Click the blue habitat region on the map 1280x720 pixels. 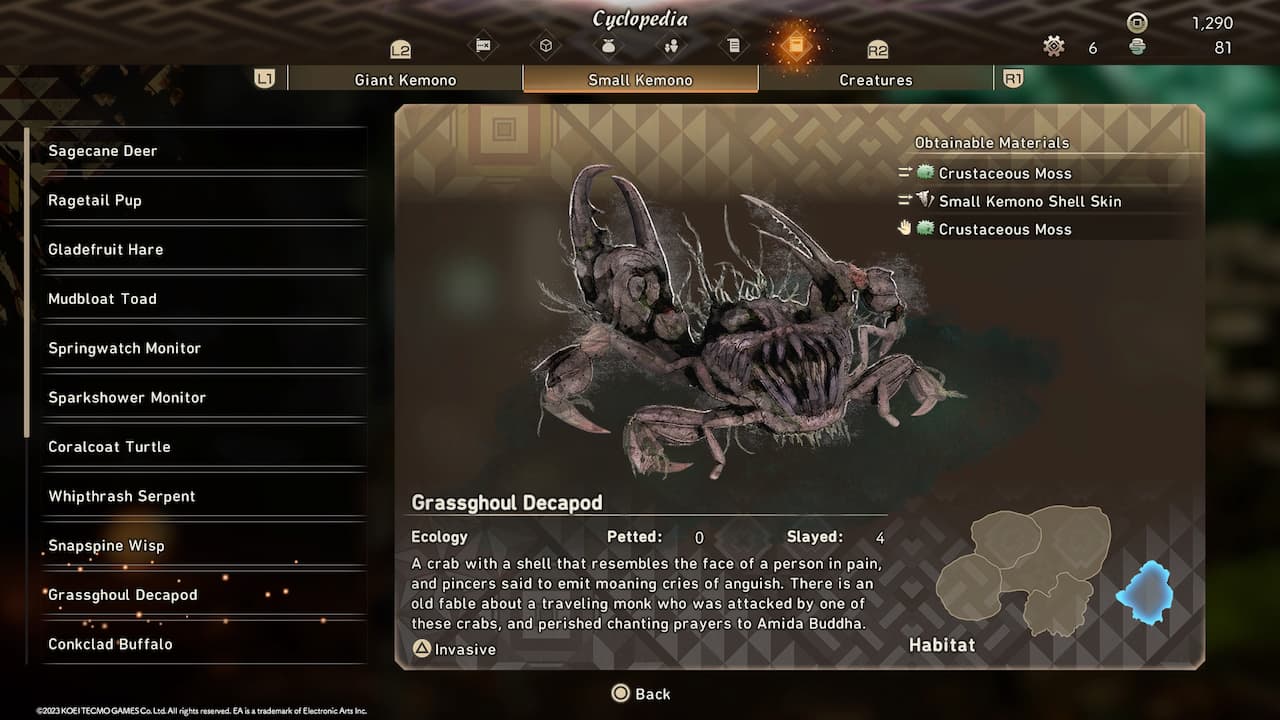[1146, 591]
